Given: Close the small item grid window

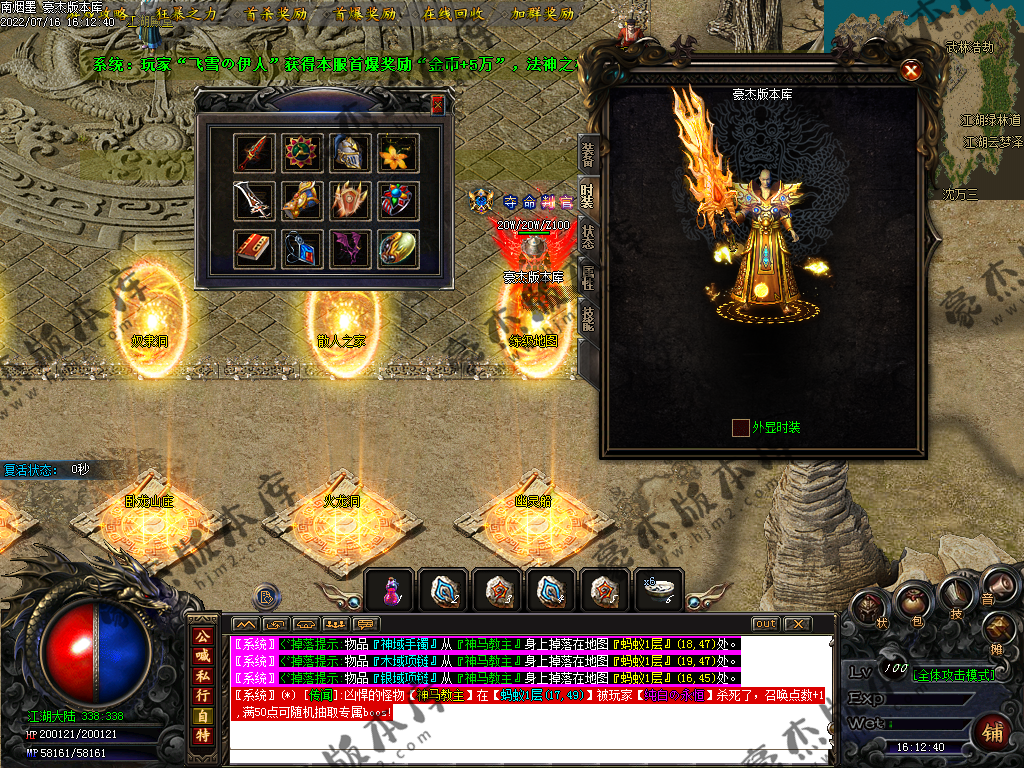Looking at the screenshot, I should tap(437, 104).
